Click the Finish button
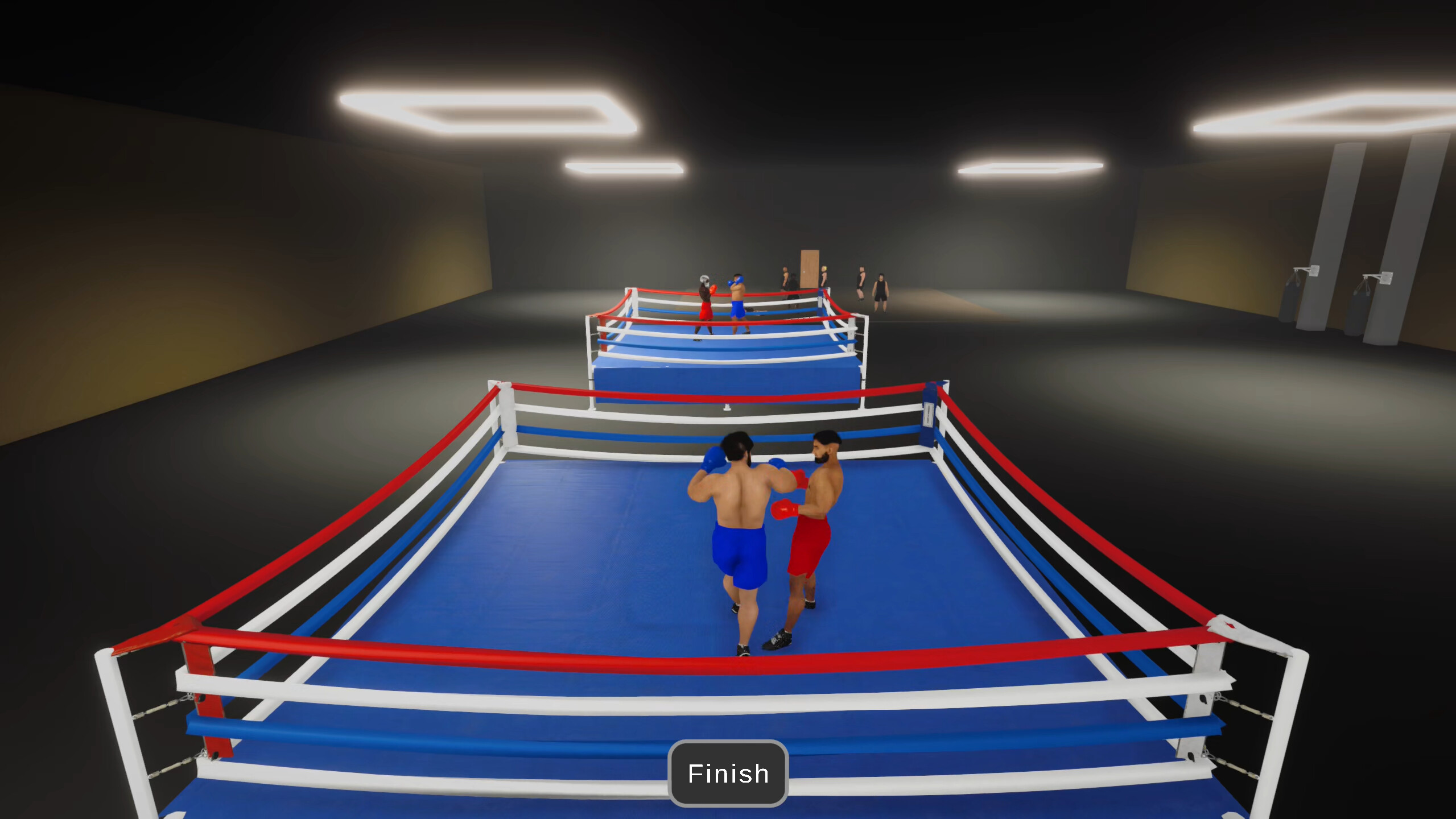 (x=728, y=773)
